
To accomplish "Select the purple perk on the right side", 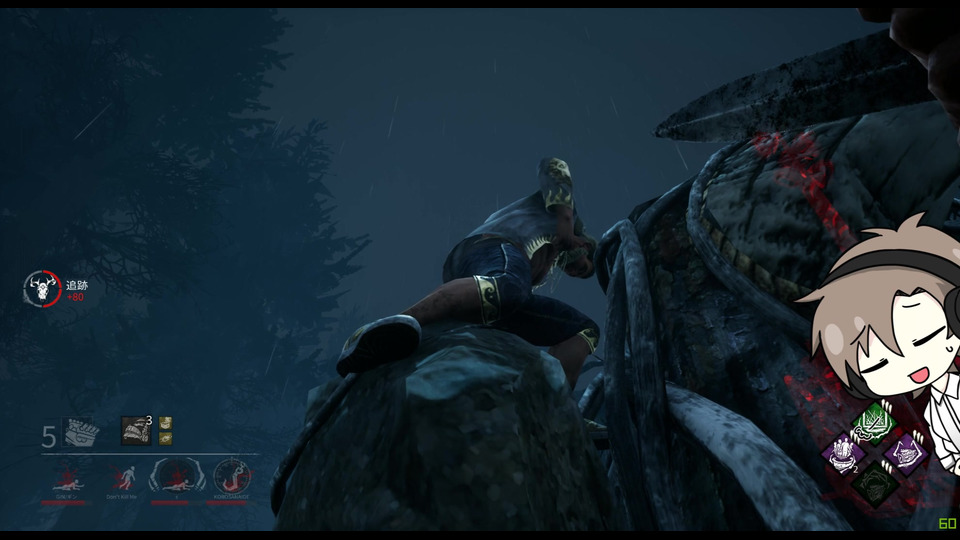I will [905, 453].
